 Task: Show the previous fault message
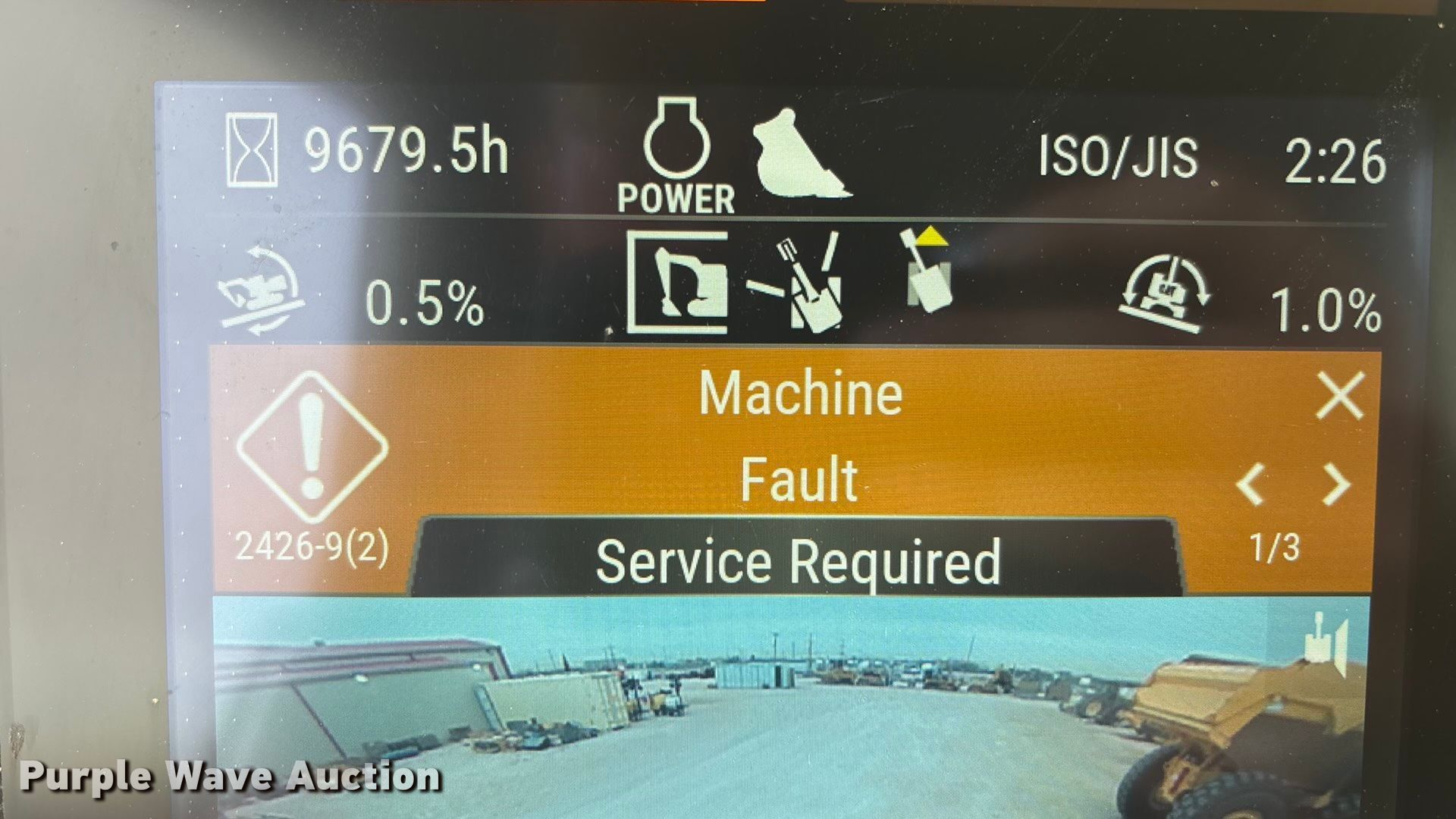tap(1252, 485)
